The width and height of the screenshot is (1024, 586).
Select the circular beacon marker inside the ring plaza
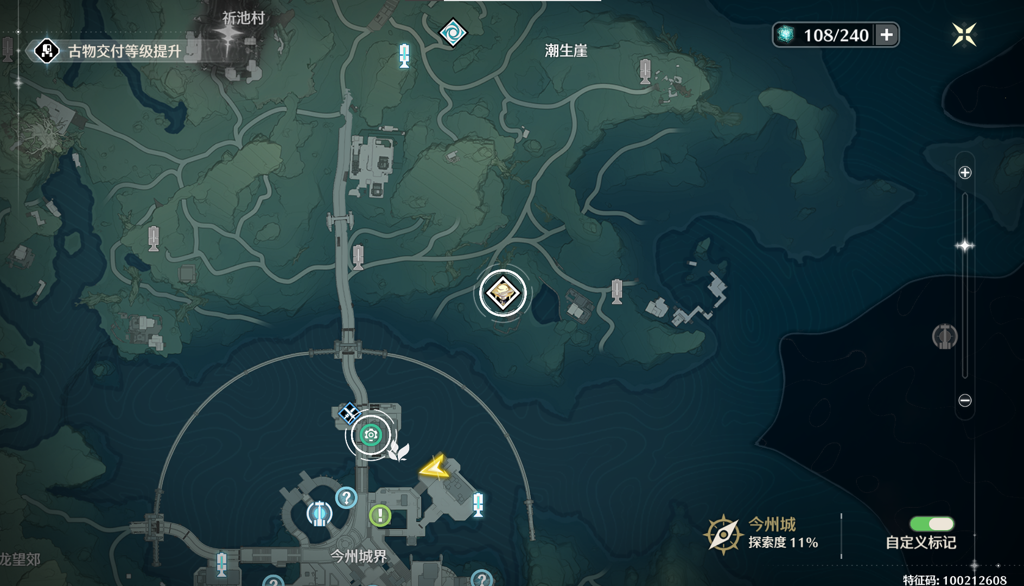tap(319, 514)
